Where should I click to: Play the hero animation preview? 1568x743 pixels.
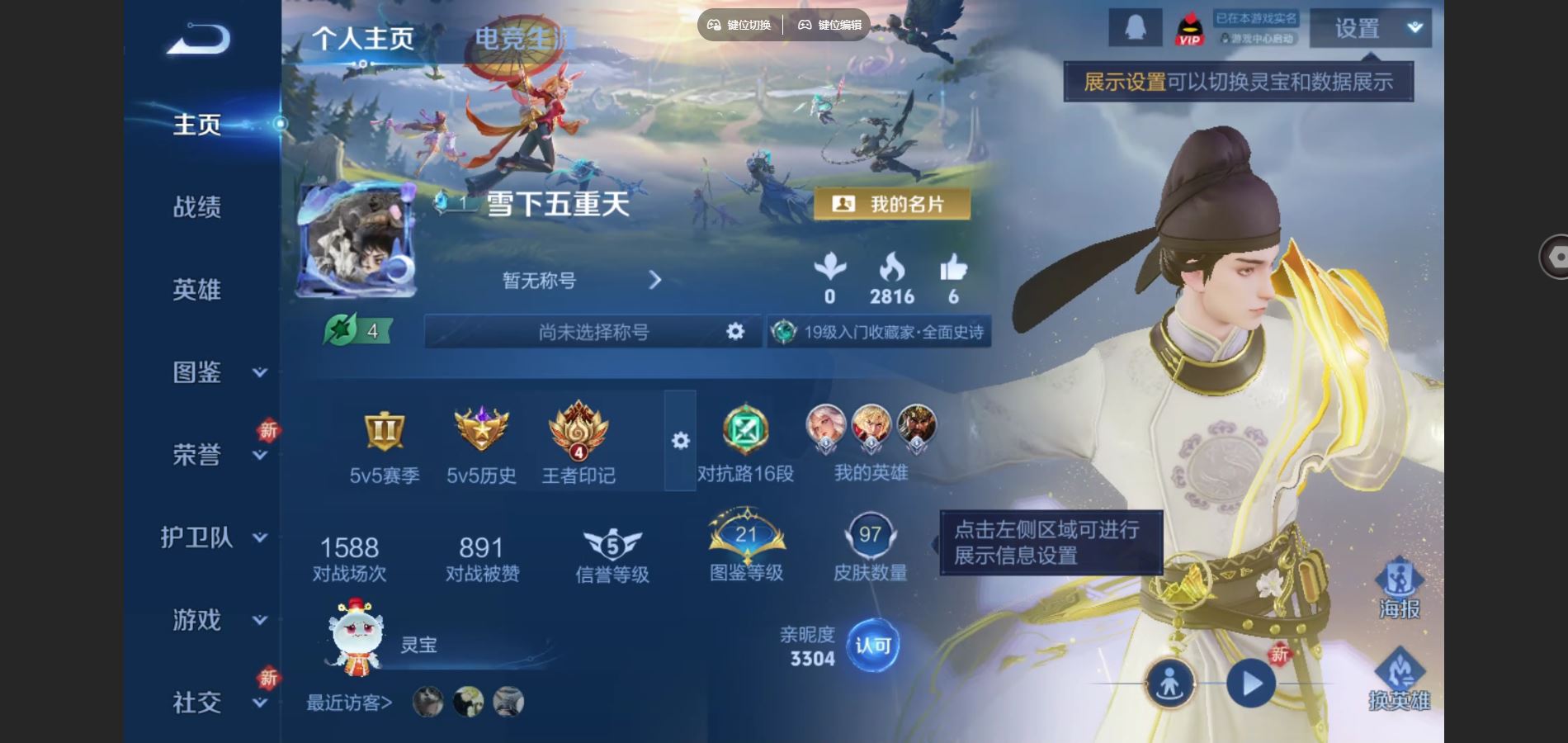(1251, 684)
